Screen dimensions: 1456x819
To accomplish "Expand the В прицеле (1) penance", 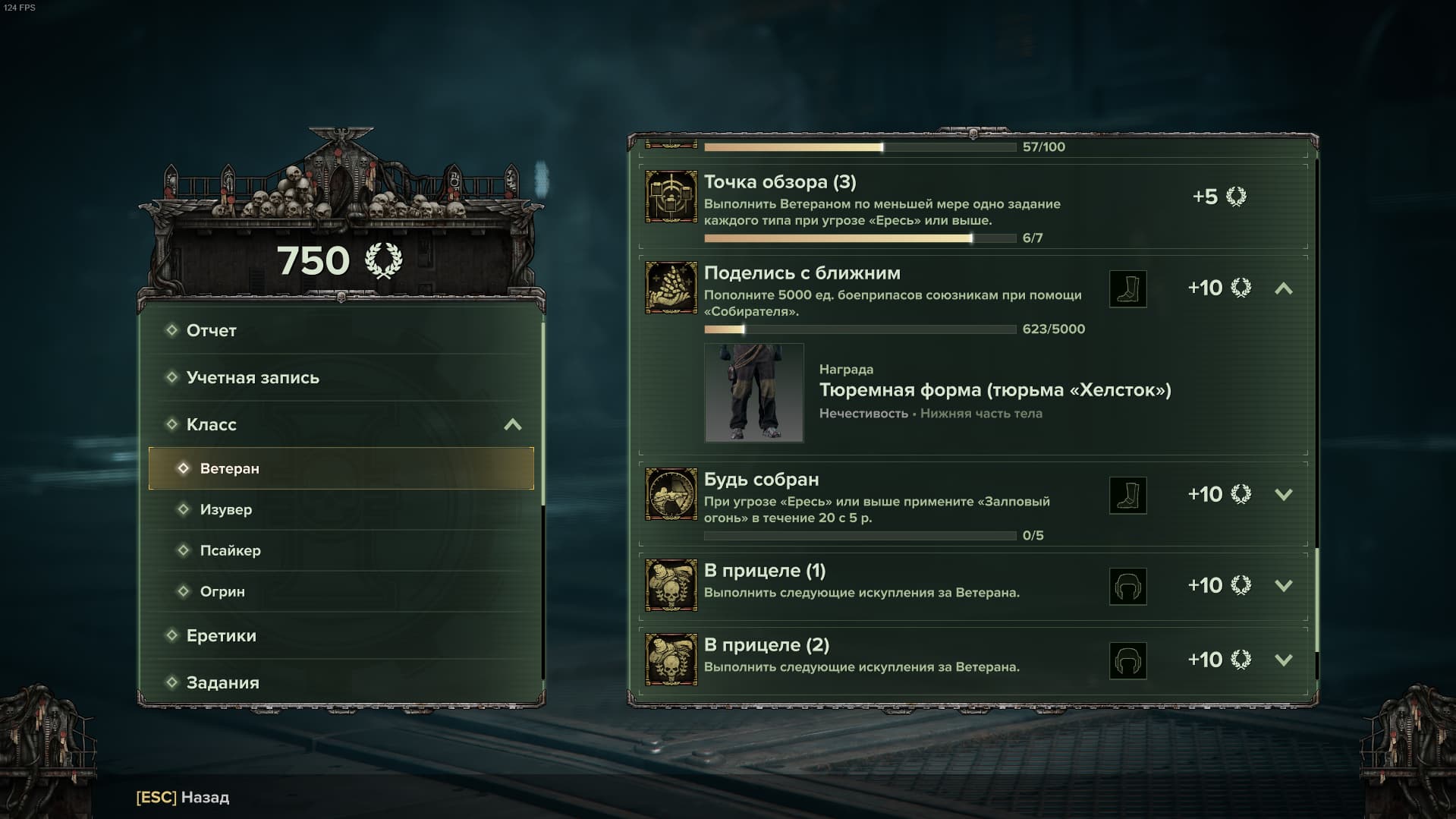I will pyautogui.click(x=1283, y=586).
